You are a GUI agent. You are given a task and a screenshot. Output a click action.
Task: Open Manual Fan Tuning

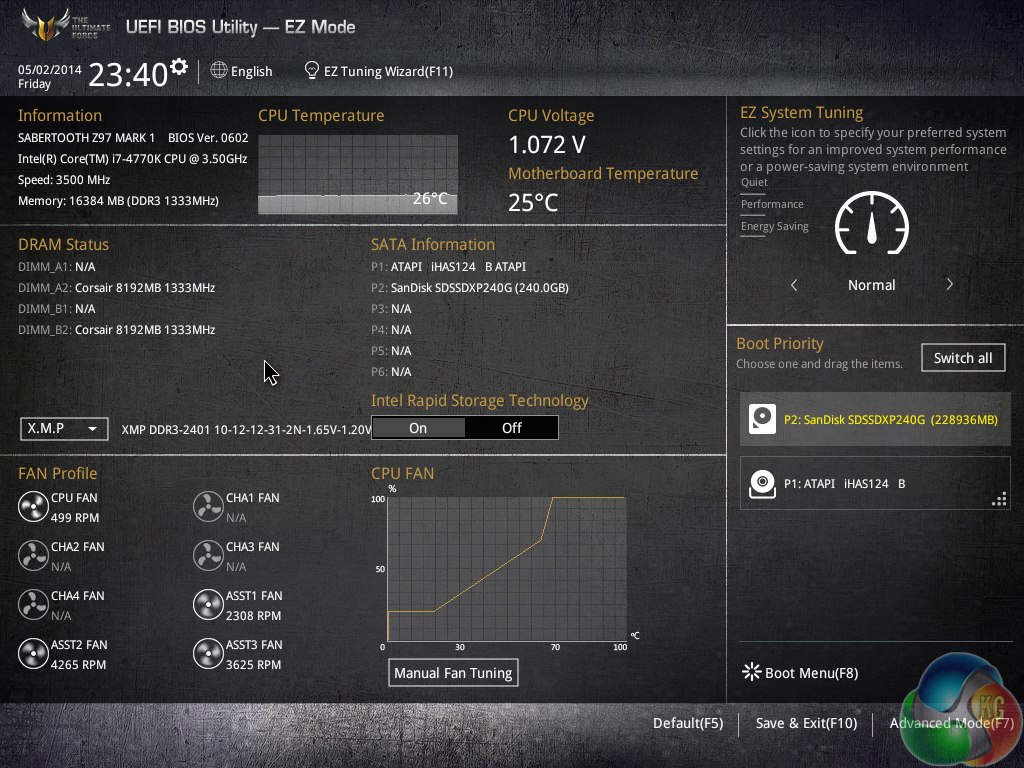click(x=453, y=673)
